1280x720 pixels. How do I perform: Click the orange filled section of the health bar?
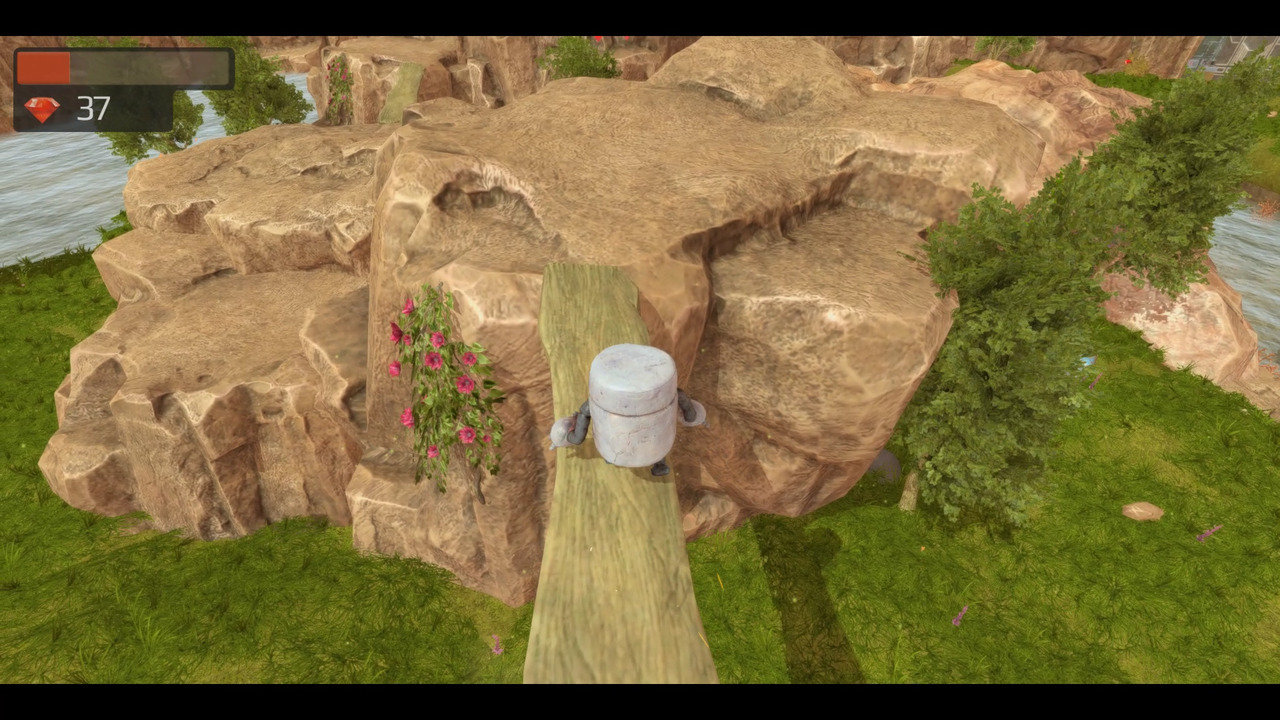42,66
